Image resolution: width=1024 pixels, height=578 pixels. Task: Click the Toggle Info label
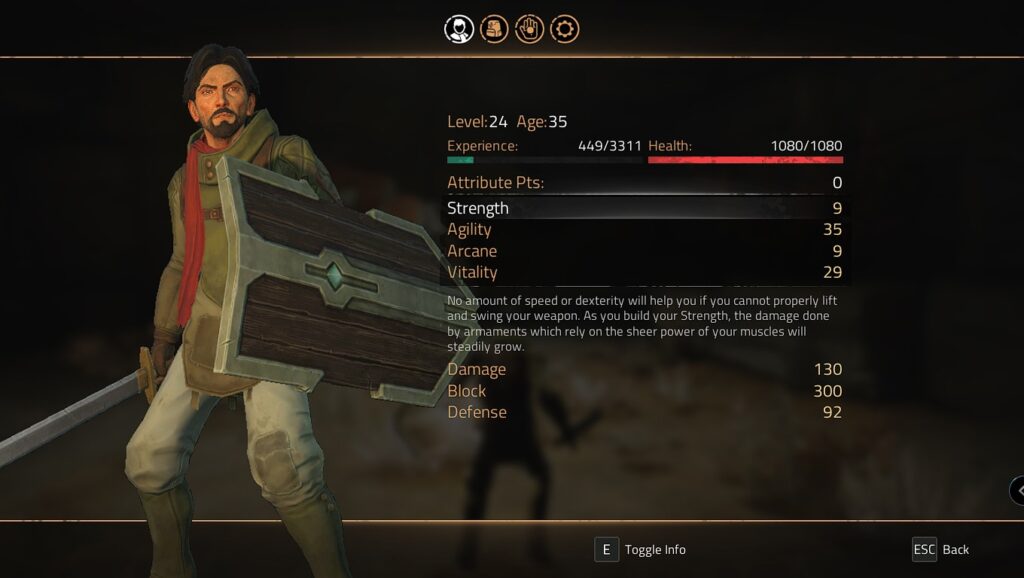click(655, 549)
